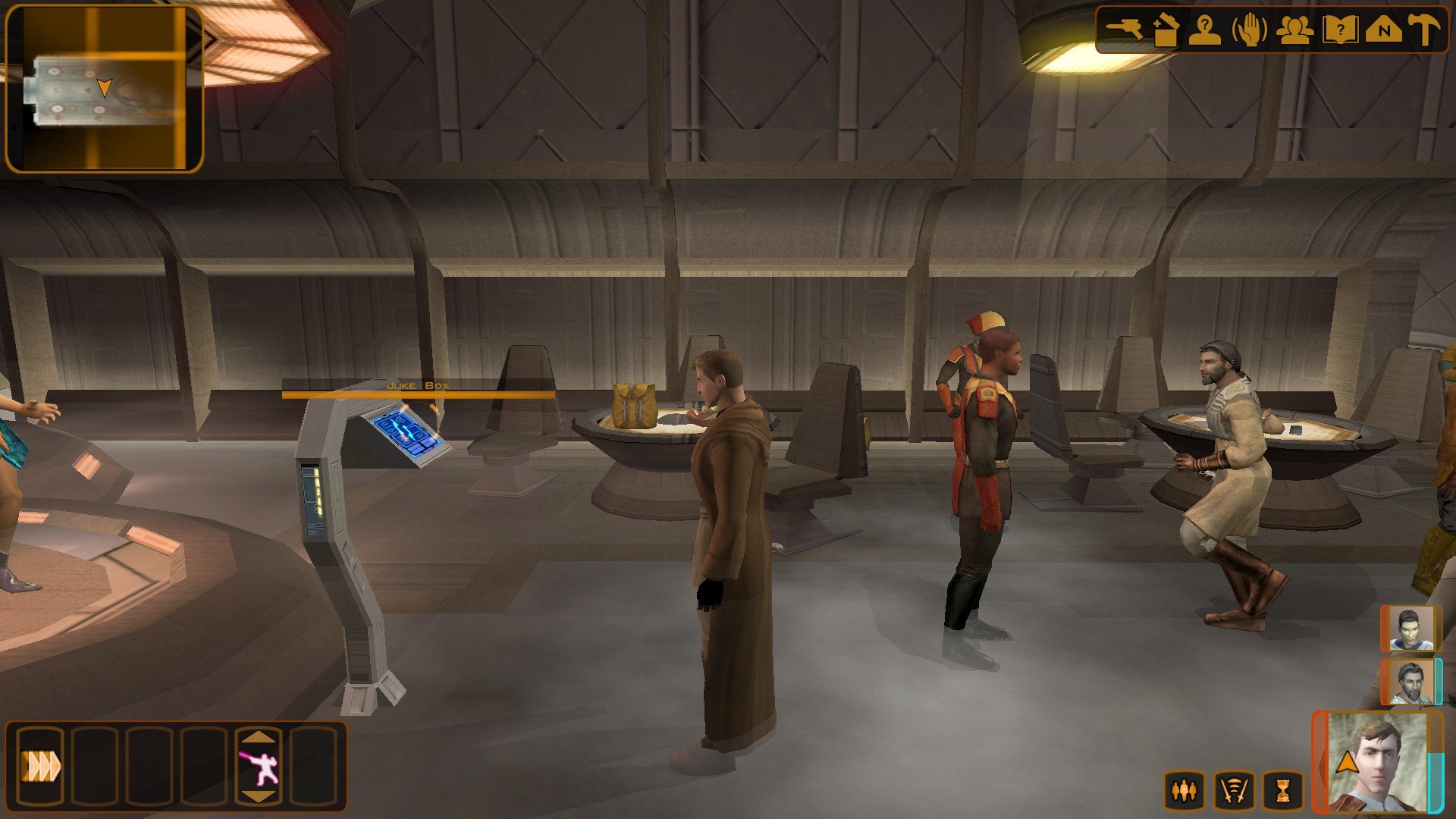Use the pink lightsaber stance ability

[x=259, y=767]
